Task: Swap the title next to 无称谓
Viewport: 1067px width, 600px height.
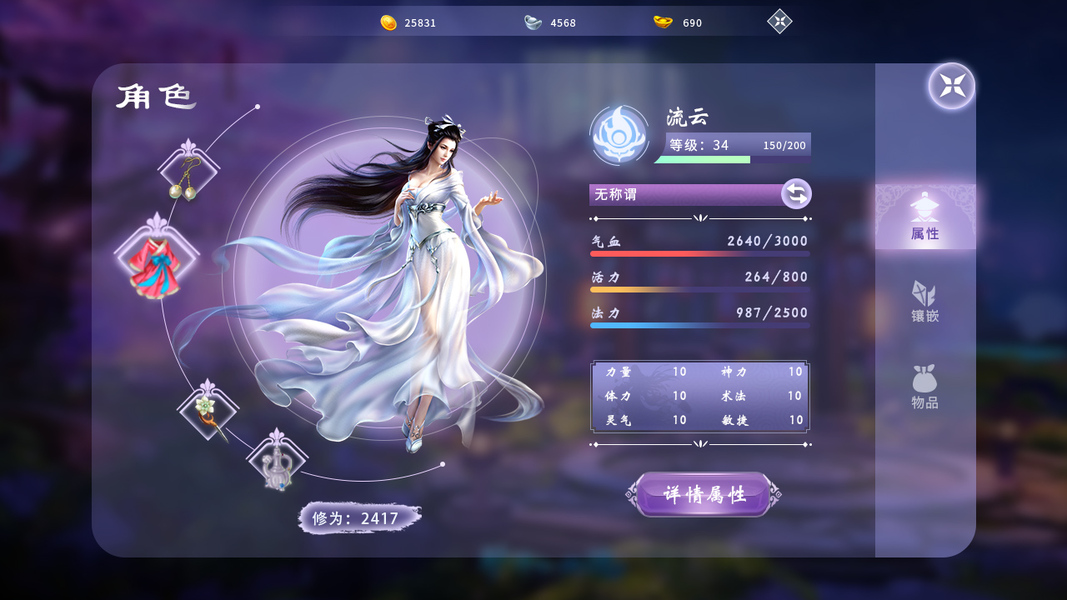Action: click(x=796, y=194)
